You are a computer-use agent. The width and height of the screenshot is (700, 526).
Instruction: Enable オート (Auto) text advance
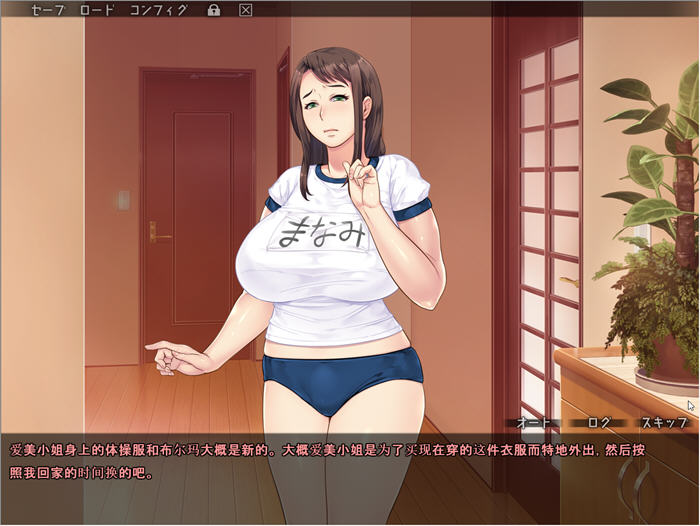coord(534,422)
